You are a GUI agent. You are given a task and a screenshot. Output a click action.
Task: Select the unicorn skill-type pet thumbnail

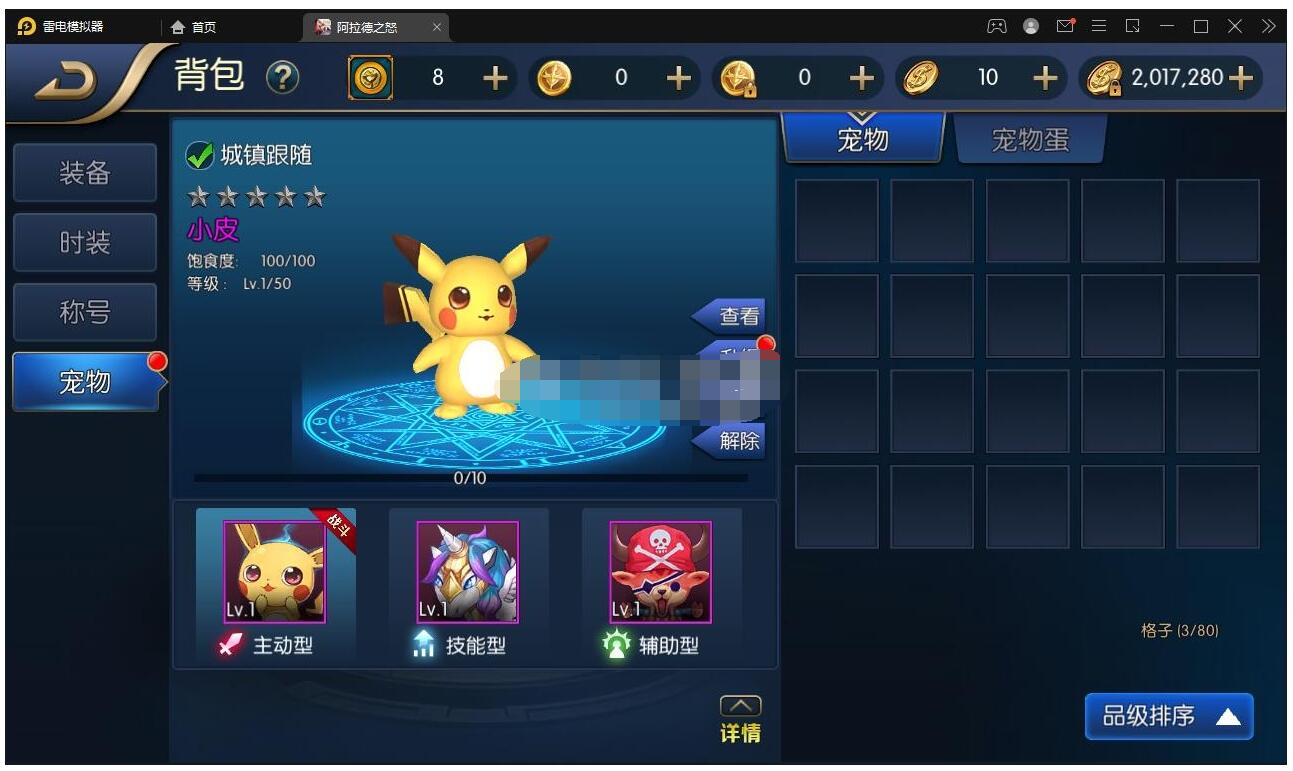tap(467, 572)
